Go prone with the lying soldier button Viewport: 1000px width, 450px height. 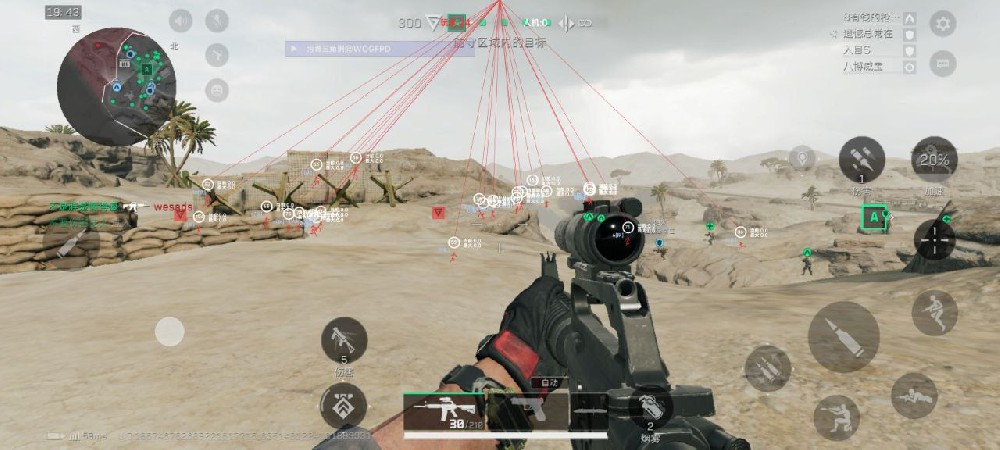tap(914, 396)
